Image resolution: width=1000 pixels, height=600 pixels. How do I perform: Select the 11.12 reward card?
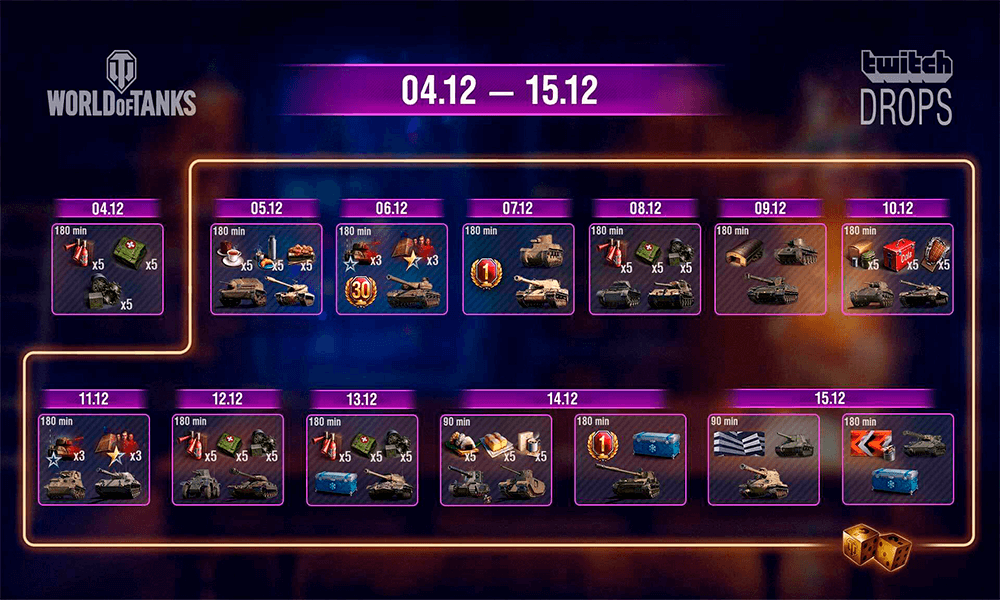93,460
